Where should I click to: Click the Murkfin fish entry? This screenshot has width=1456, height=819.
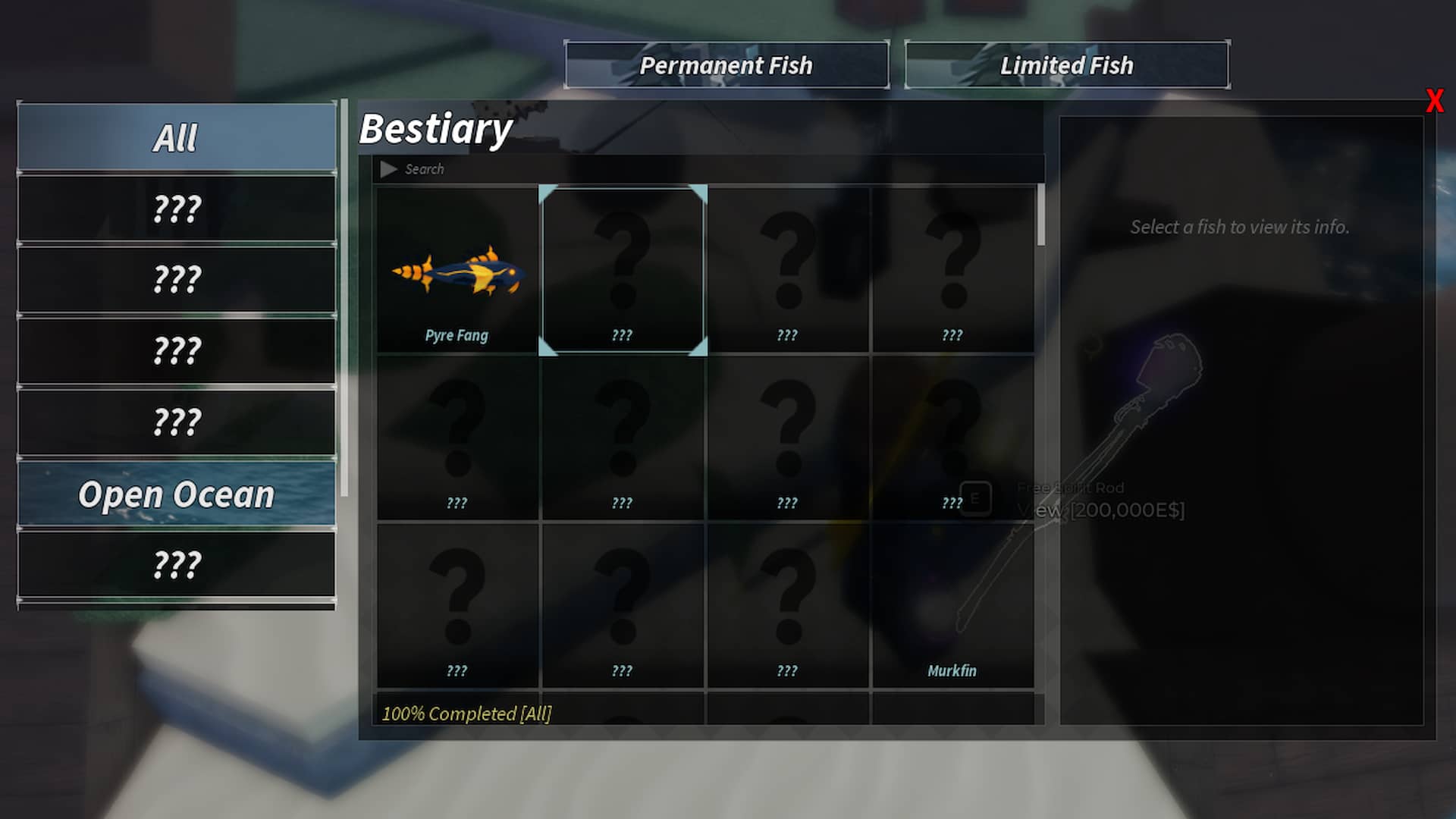click(952, 607)
